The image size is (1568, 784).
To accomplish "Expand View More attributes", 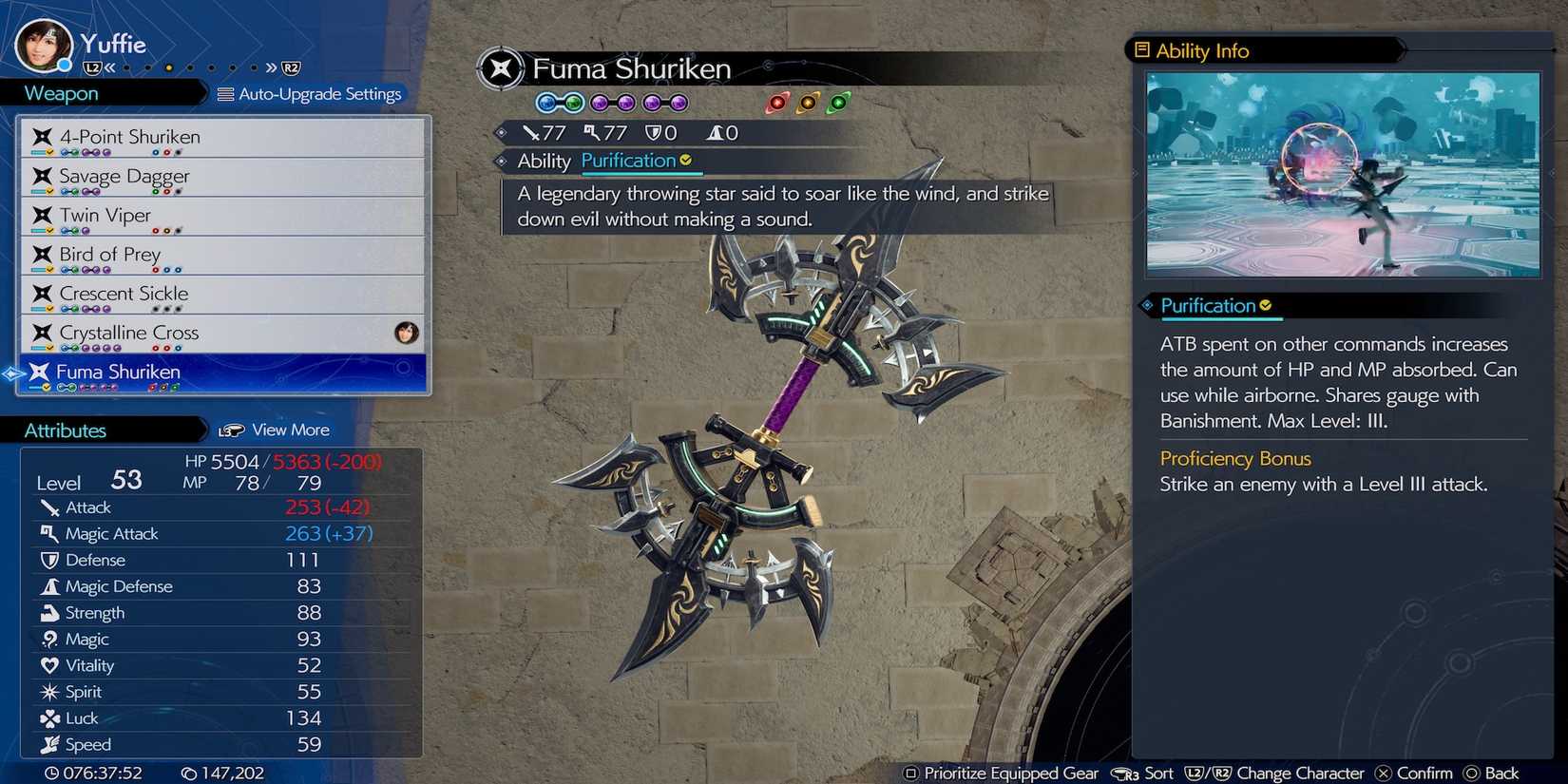I will click(x=289, y=430).
